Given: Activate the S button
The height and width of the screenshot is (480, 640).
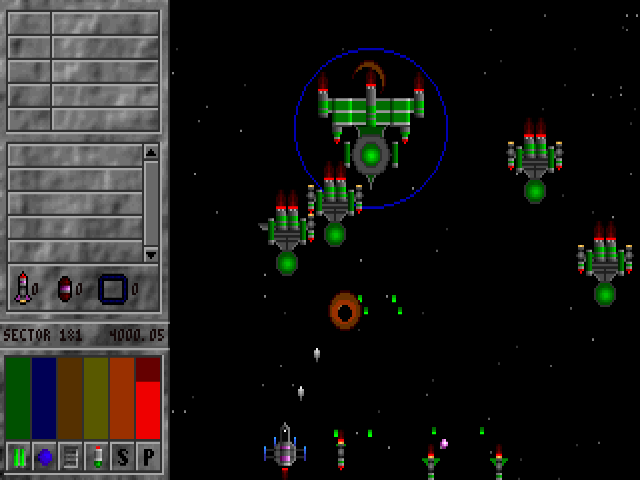Looking at the screenshot, I should pyautogui.click(x=122, y=456).
